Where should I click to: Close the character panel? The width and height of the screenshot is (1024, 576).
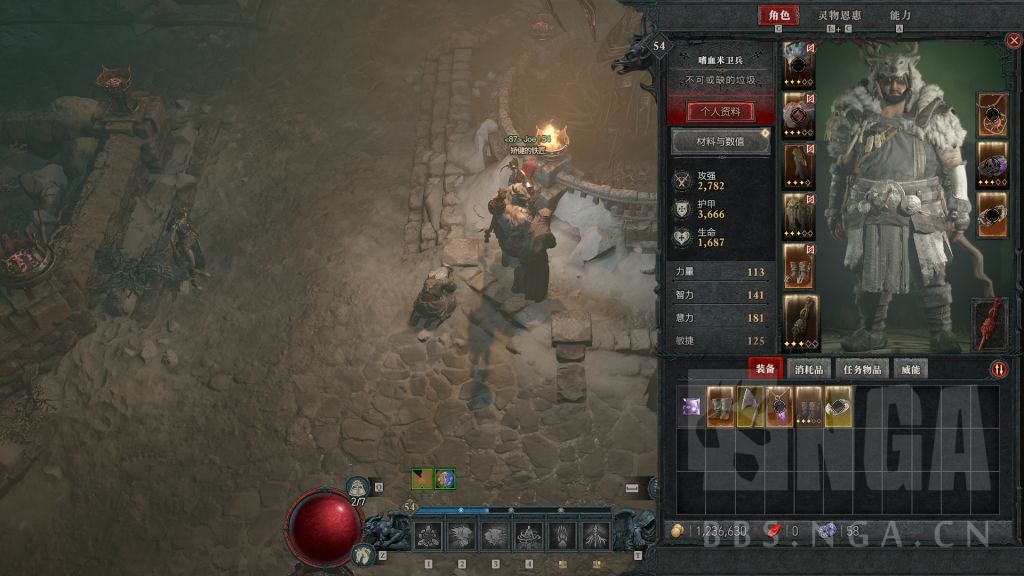[x=1012, y=41]
